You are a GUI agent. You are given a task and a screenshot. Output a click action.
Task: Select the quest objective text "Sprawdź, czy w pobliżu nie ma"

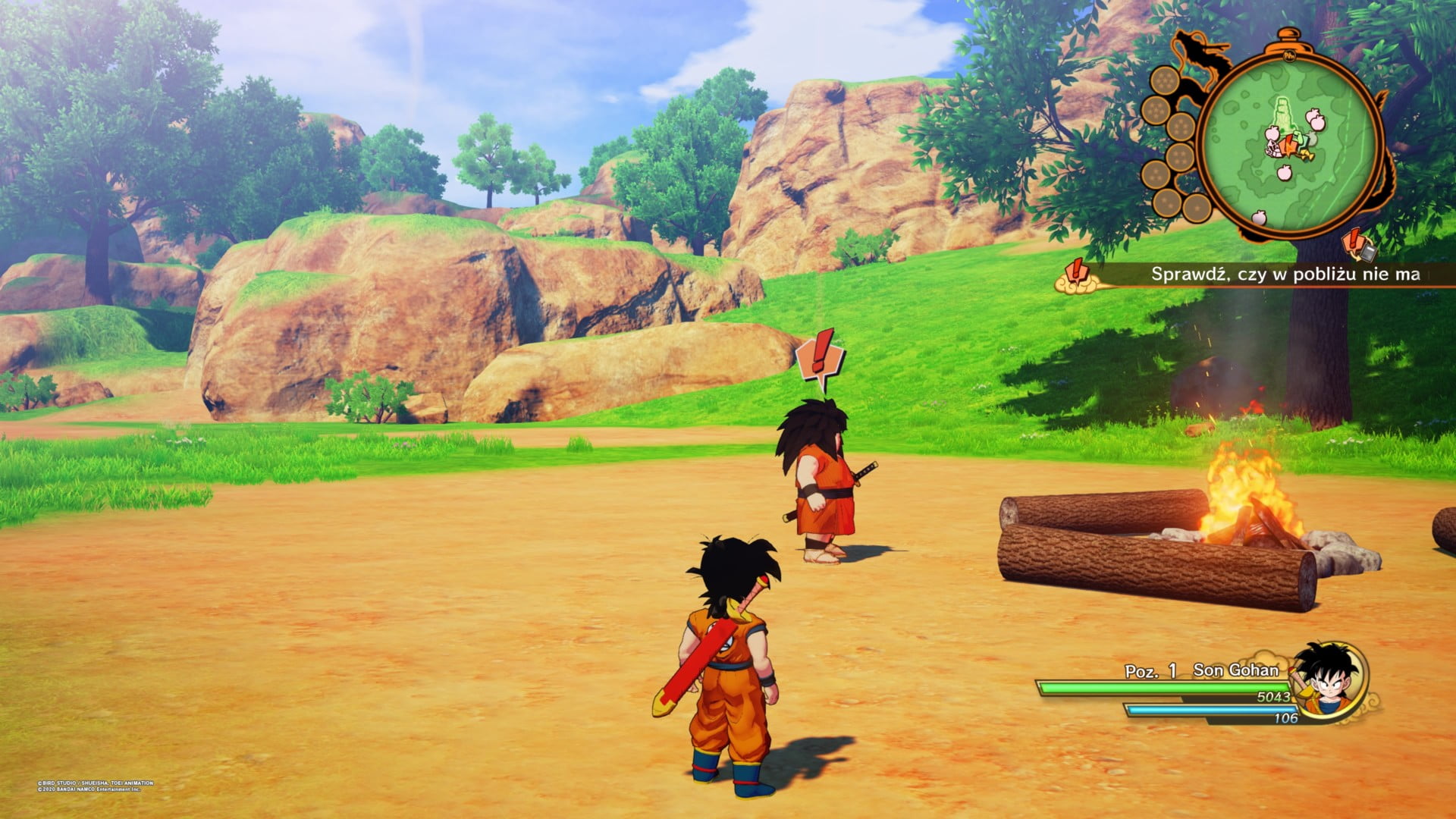coord(1285,275)
